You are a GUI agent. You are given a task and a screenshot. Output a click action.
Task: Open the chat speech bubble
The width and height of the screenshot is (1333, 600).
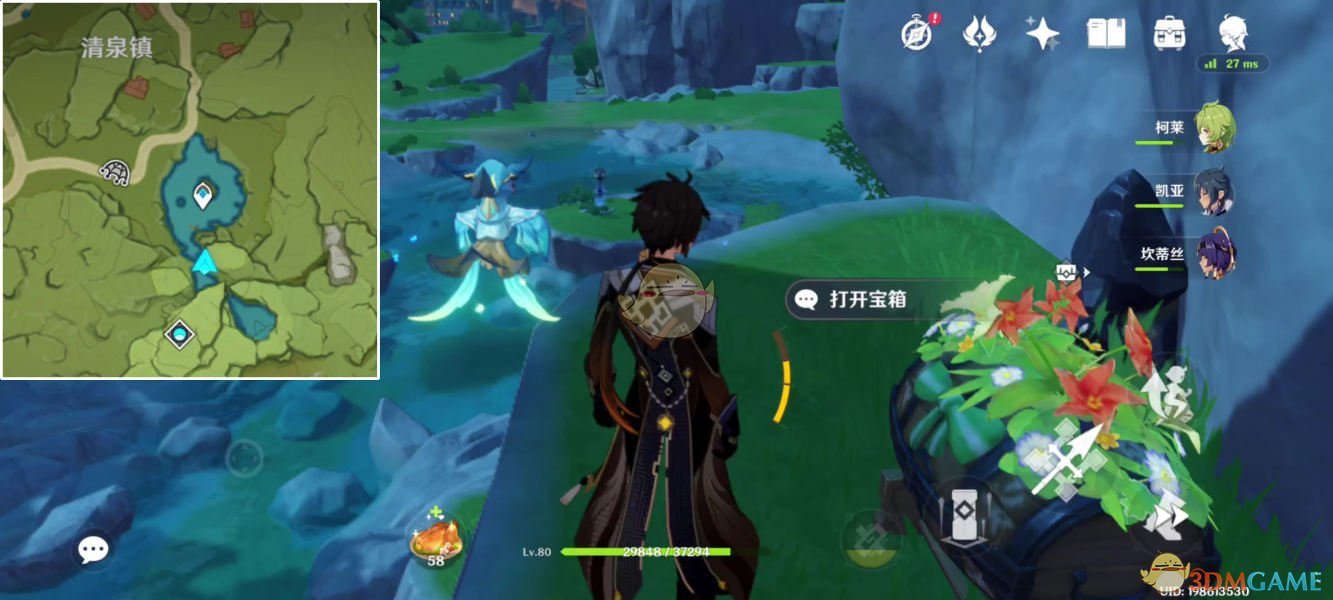94,548
